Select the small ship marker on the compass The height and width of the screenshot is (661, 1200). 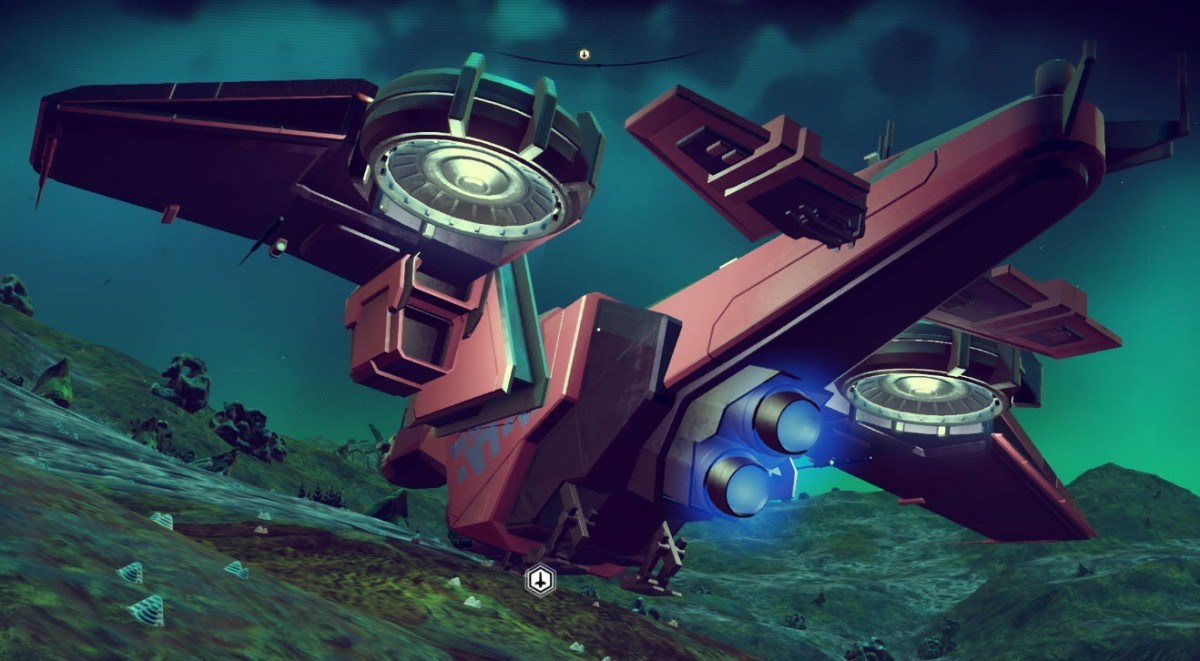tap(583, 52)
